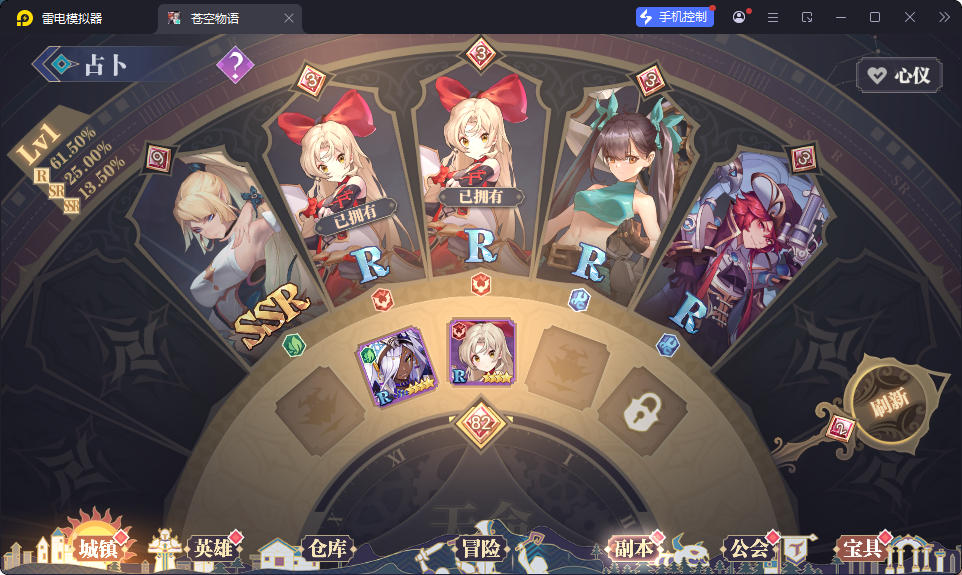
Task: Open the 英雄 heroes menu
Action: (214, 548)
